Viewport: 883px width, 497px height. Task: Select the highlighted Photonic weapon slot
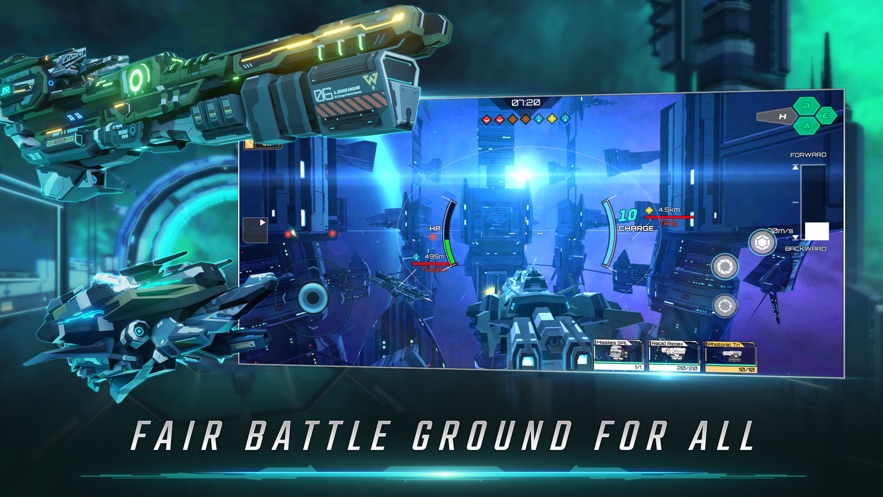[x=730, y=356]
